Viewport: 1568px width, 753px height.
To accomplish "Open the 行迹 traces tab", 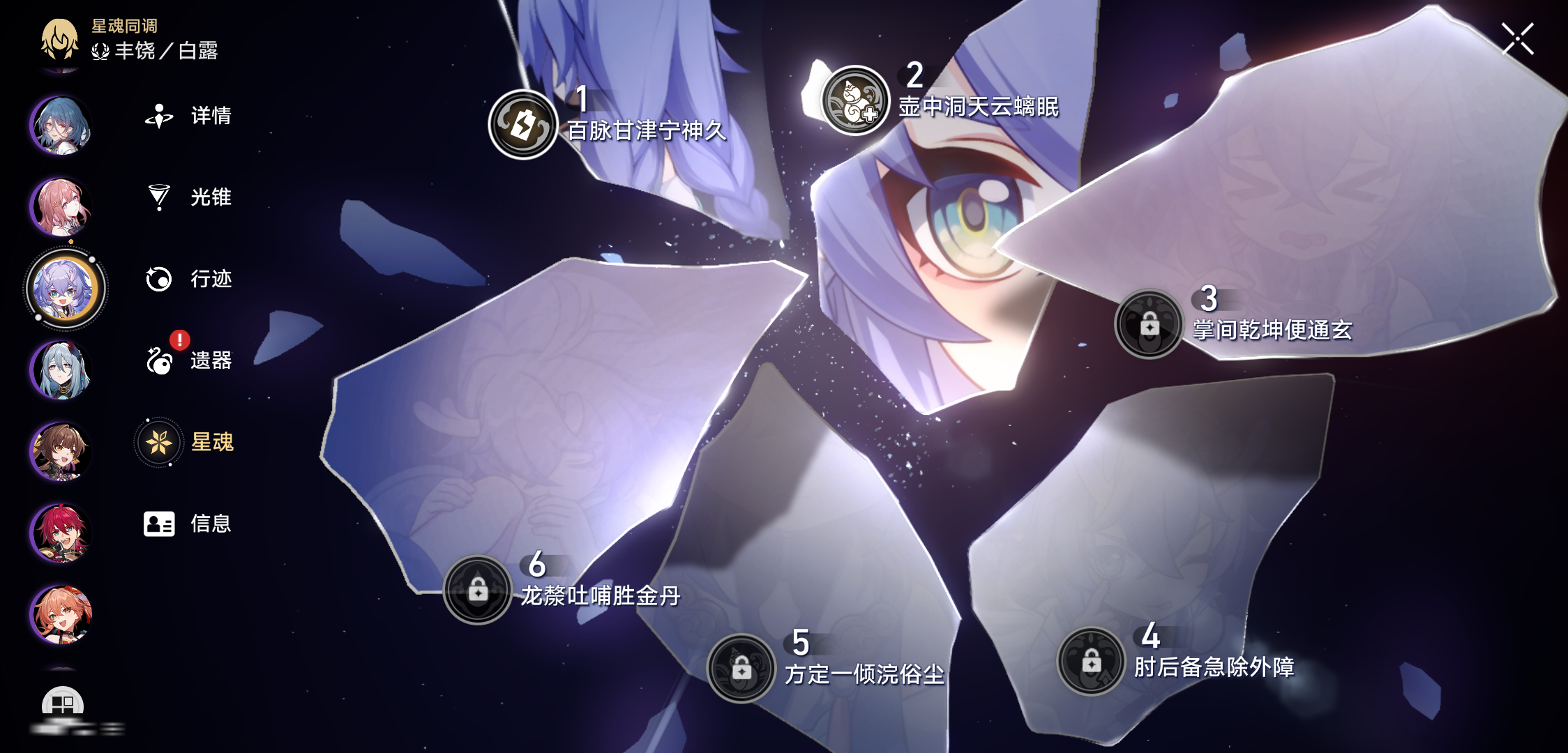I will pos(188,279).
